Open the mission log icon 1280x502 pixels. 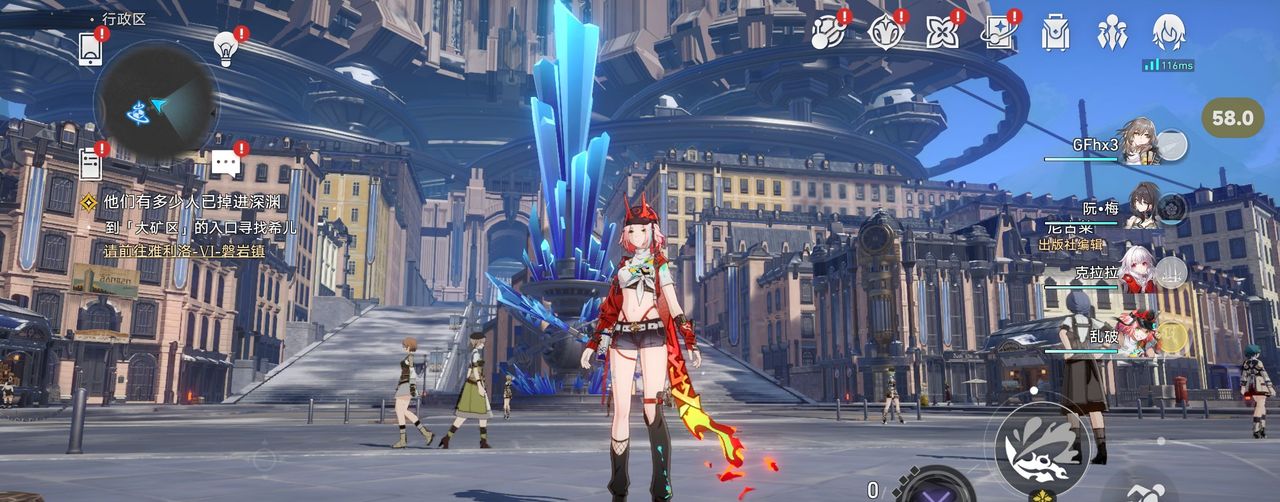click(90, 163)
